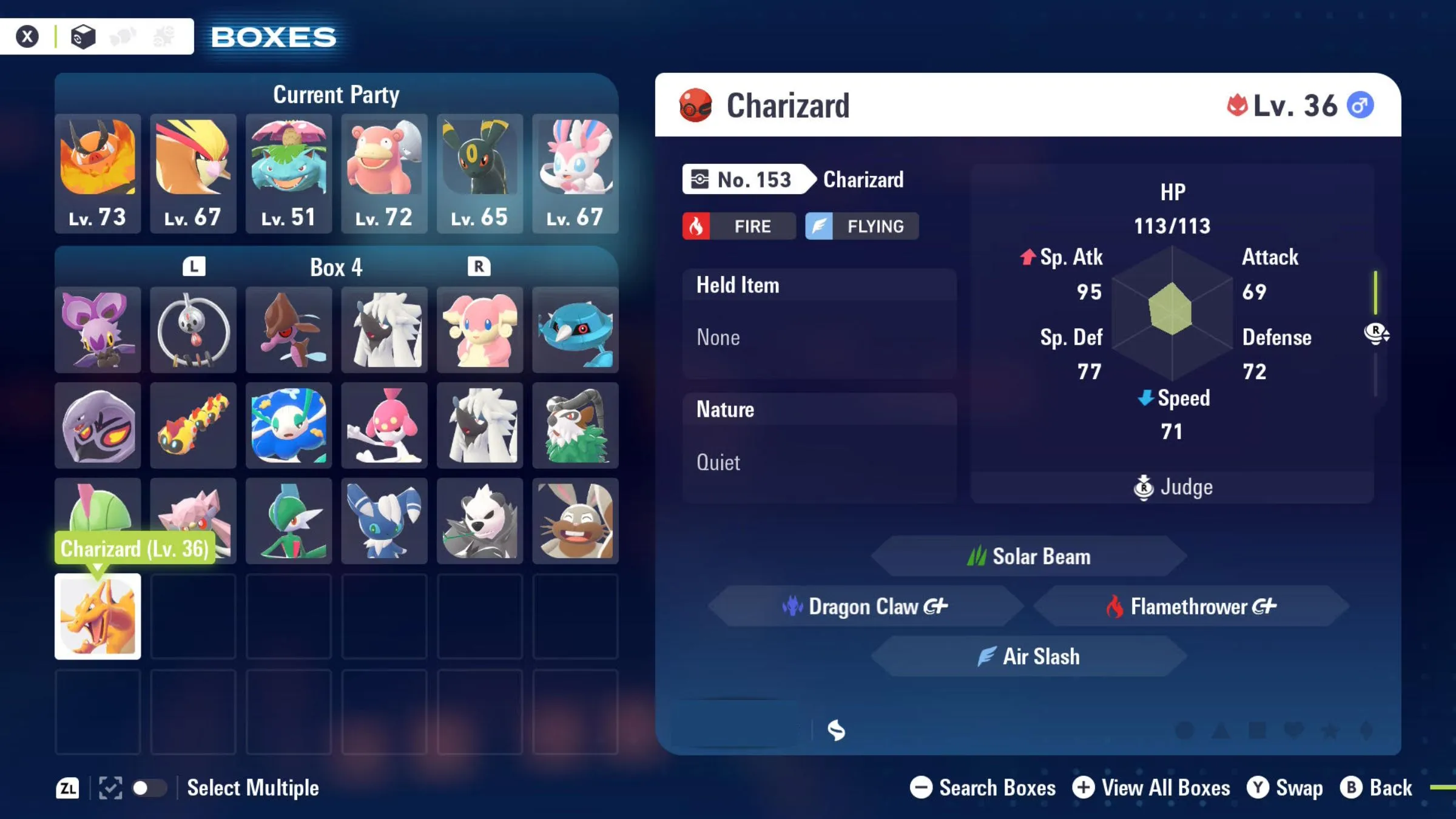The width and height of the screenshot is (1456, 819).
Task: Select the Pangoro in the box
Action: [480, 521]
